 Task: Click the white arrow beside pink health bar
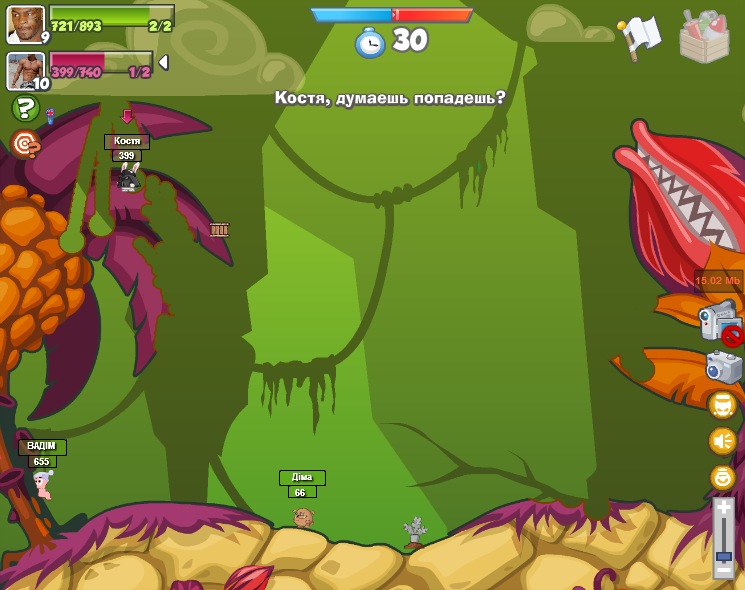click(x=163, y=62)
